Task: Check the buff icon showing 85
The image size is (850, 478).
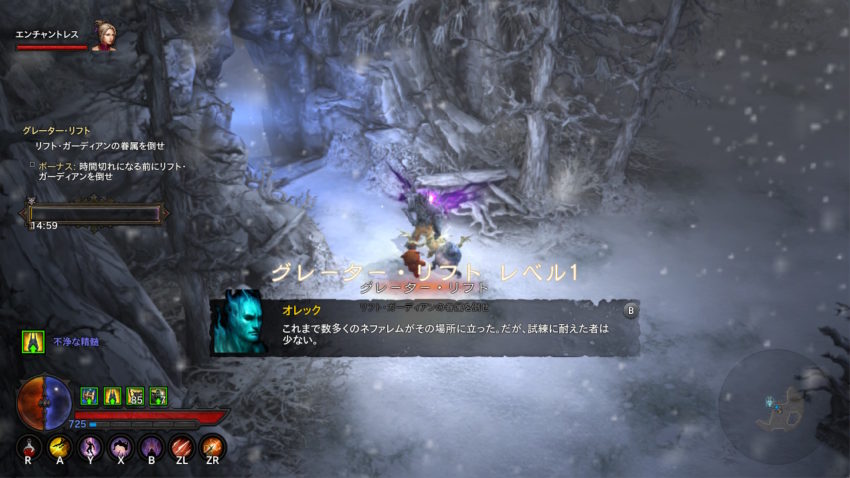Action: coord(135,396)
